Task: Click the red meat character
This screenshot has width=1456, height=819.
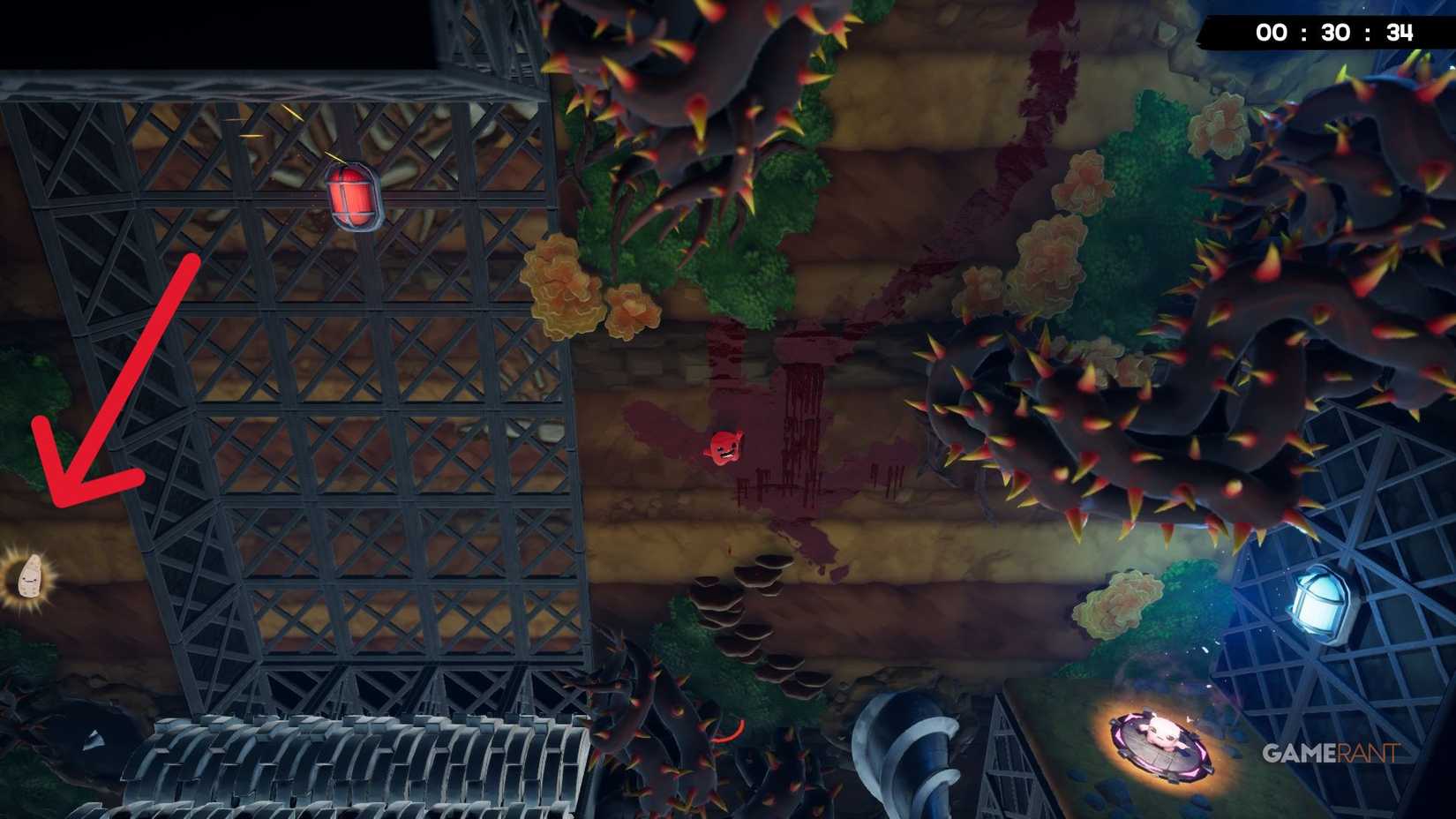Action: 725,447
